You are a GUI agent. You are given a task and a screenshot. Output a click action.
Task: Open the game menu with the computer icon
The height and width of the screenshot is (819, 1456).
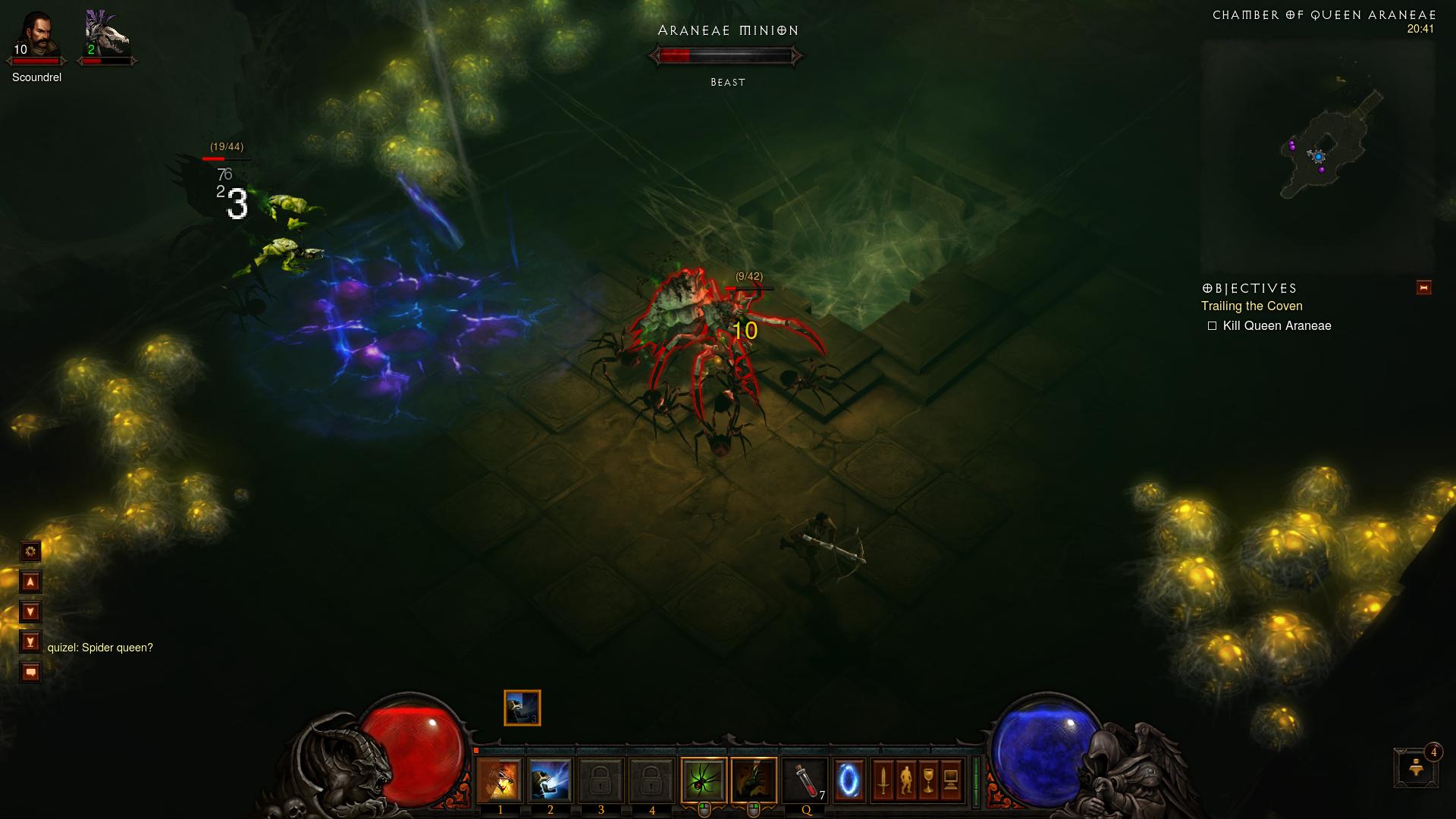(x=951, y=780)
